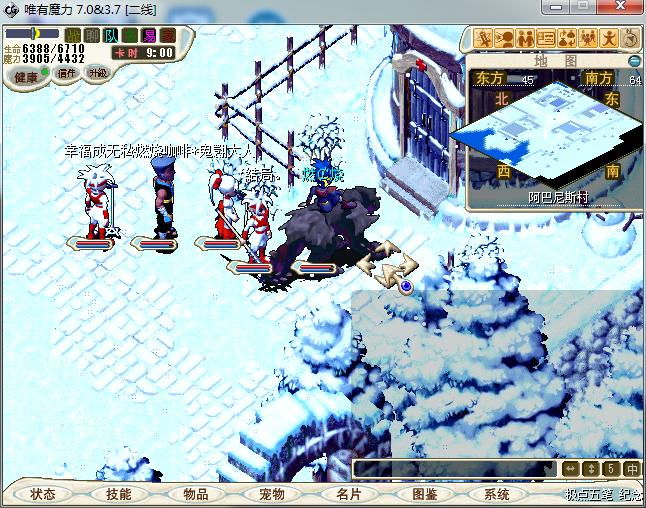The height and width of the screenshot is (508, 646).
Task: Open the 系统 system menu
Action: pos(497,494)
